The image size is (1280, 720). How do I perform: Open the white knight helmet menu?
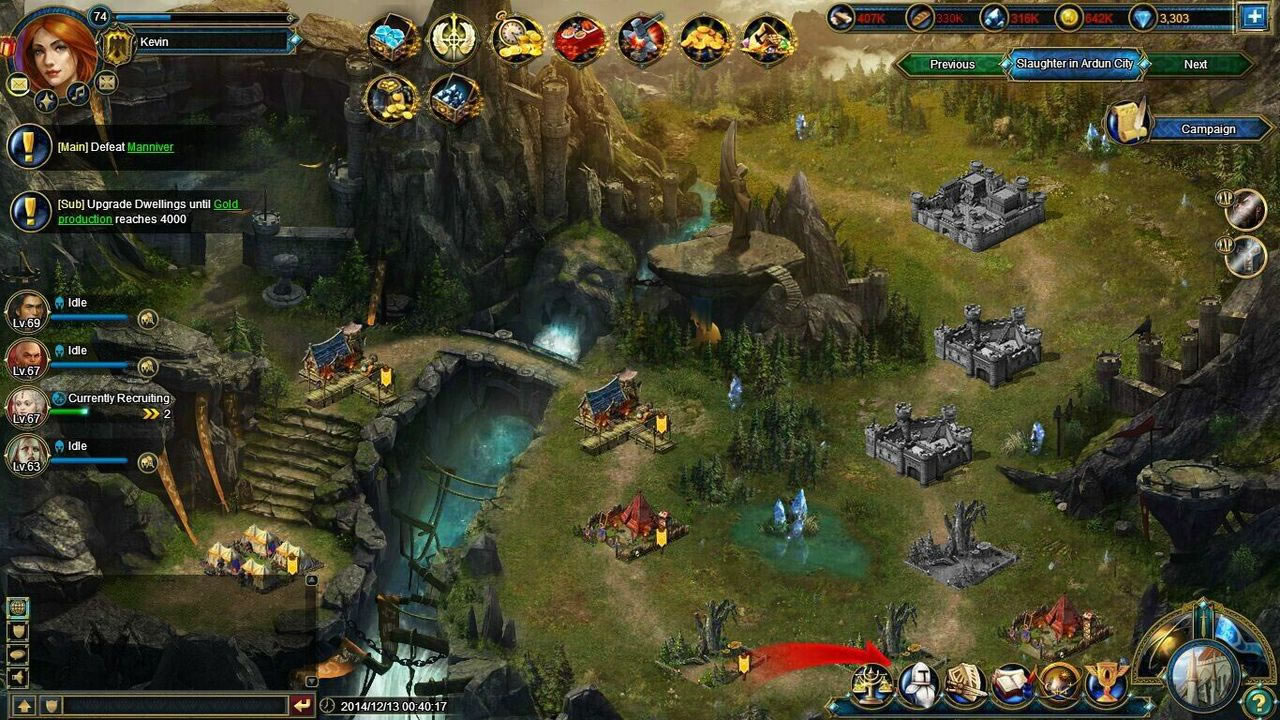918,685
